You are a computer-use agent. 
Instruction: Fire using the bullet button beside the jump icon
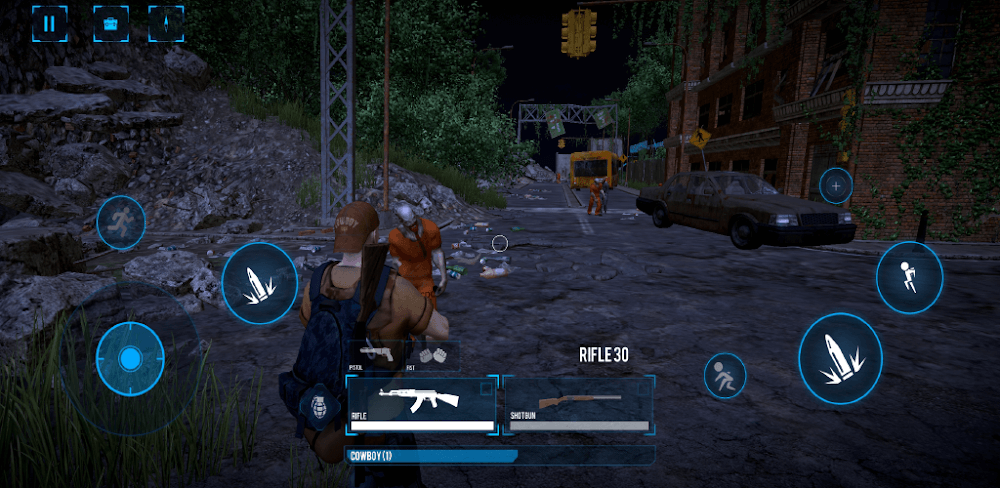(x=840, y=358)
